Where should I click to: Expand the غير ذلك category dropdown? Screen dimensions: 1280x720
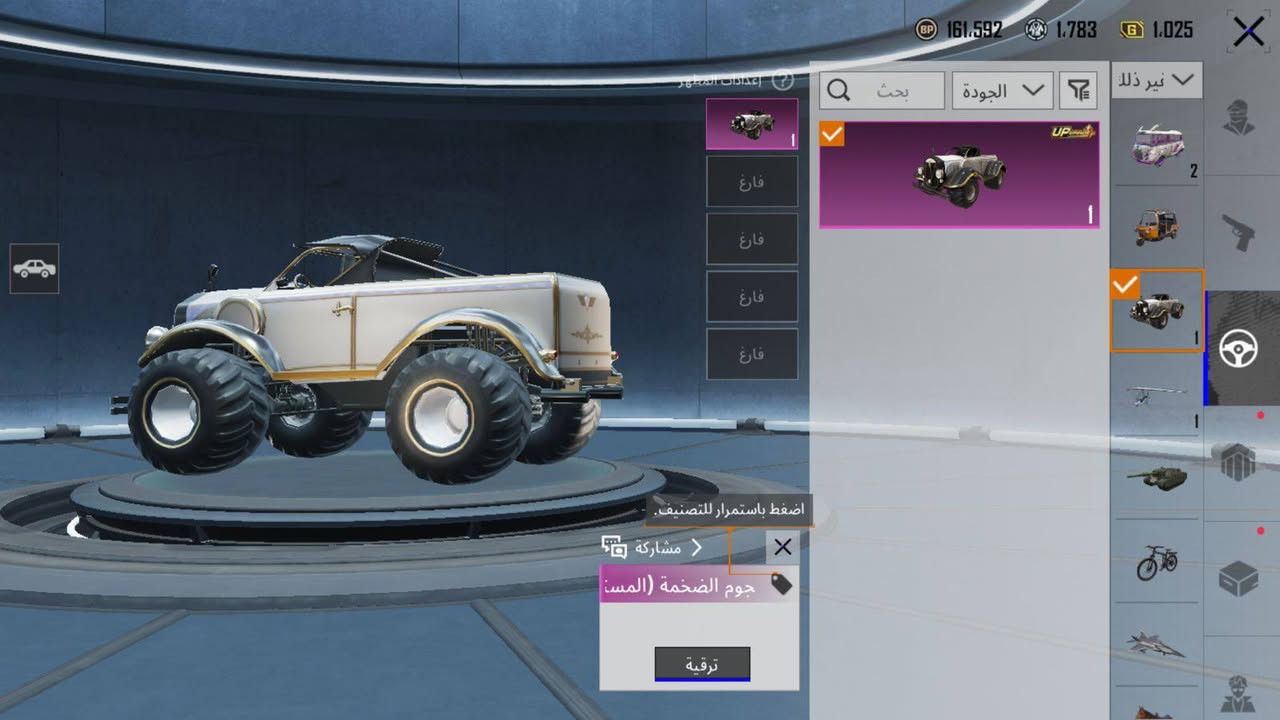click(x=1156, y=80)
